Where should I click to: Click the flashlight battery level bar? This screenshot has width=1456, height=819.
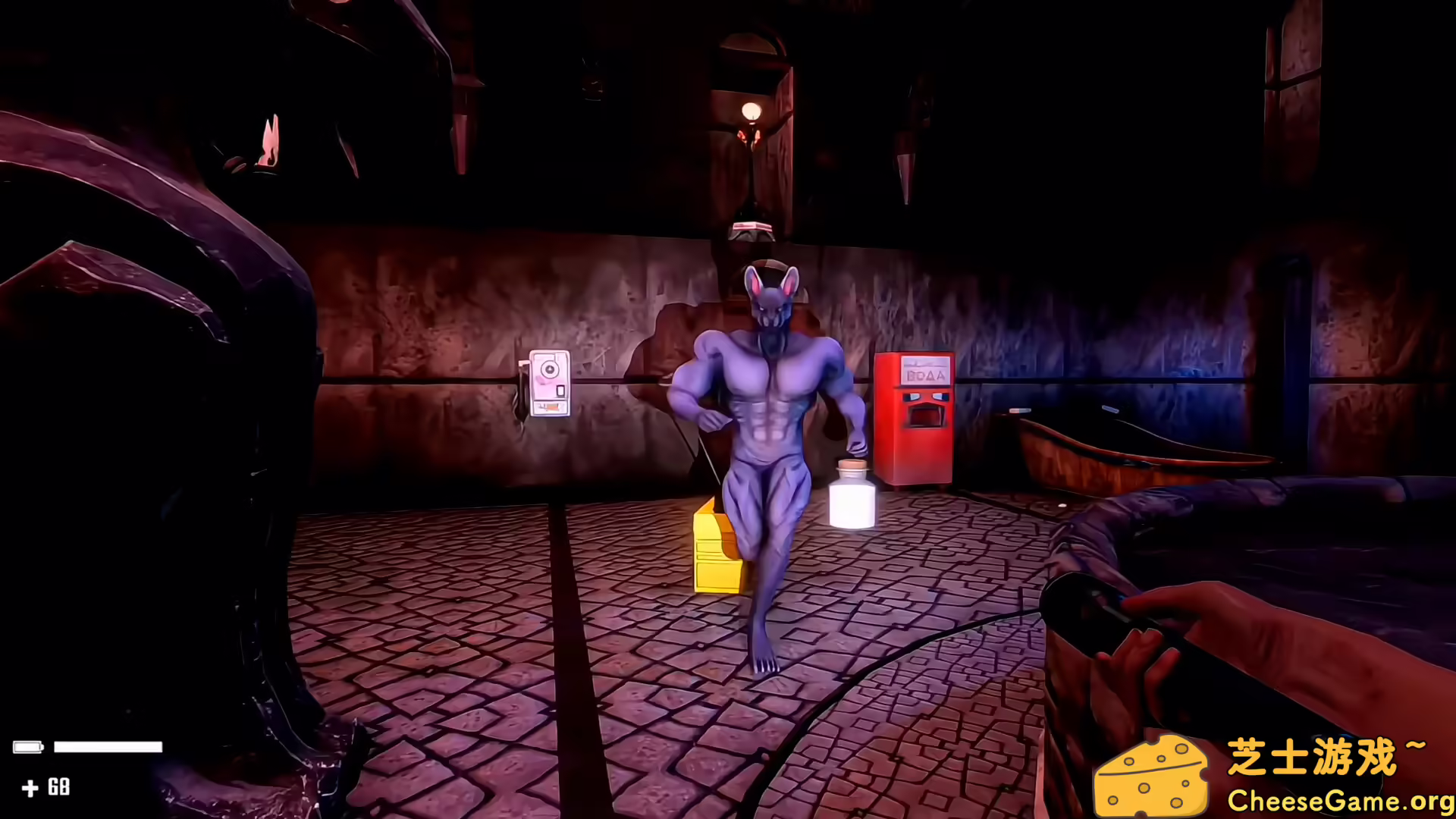[108, 747]
